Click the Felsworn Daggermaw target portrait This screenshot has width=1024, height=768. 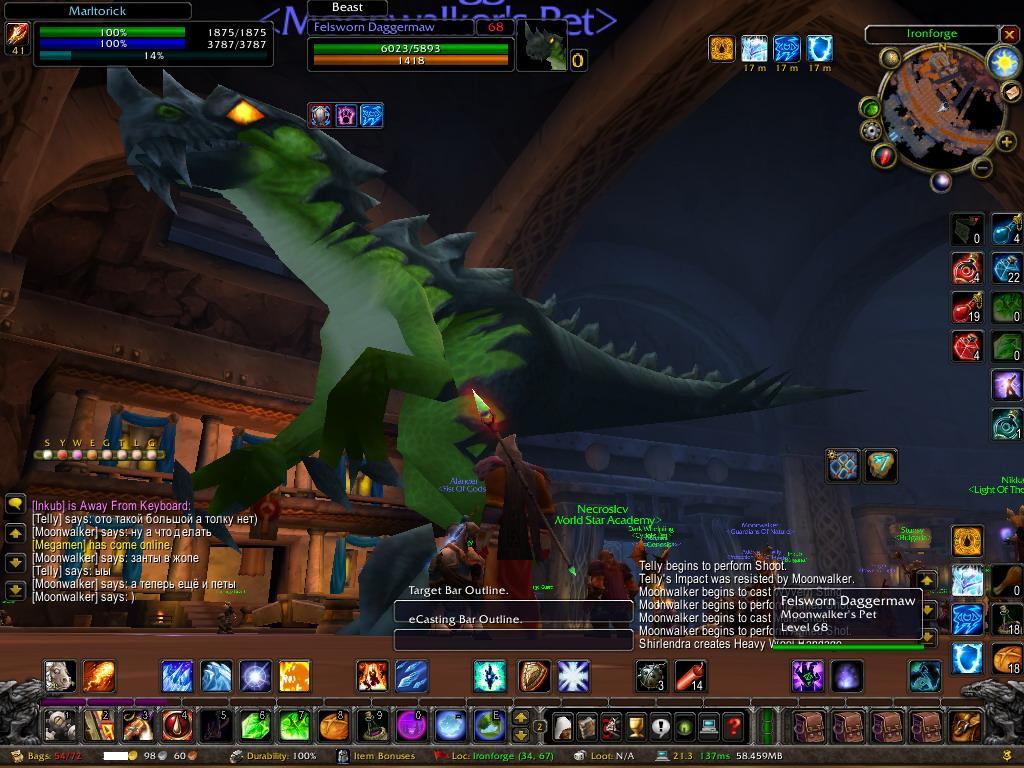(540, 46)
